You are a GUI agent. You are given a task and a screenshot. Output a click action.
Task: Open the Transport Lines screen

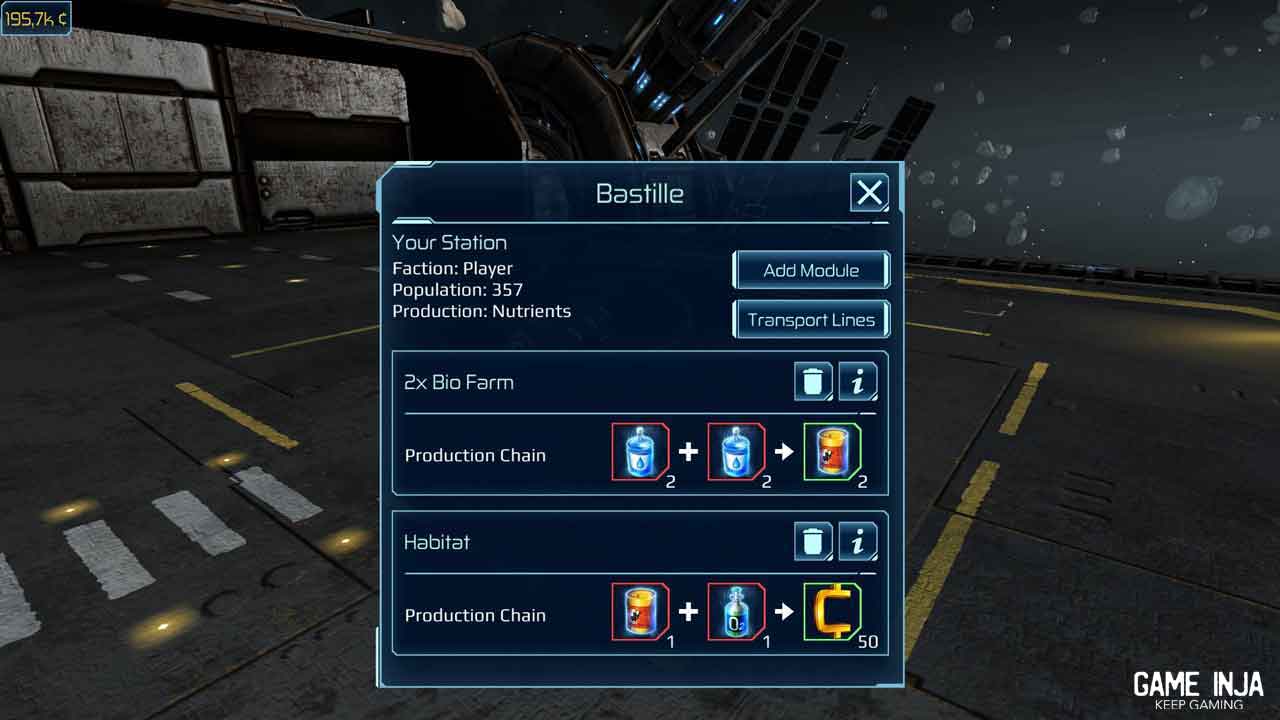pos(811,320)
